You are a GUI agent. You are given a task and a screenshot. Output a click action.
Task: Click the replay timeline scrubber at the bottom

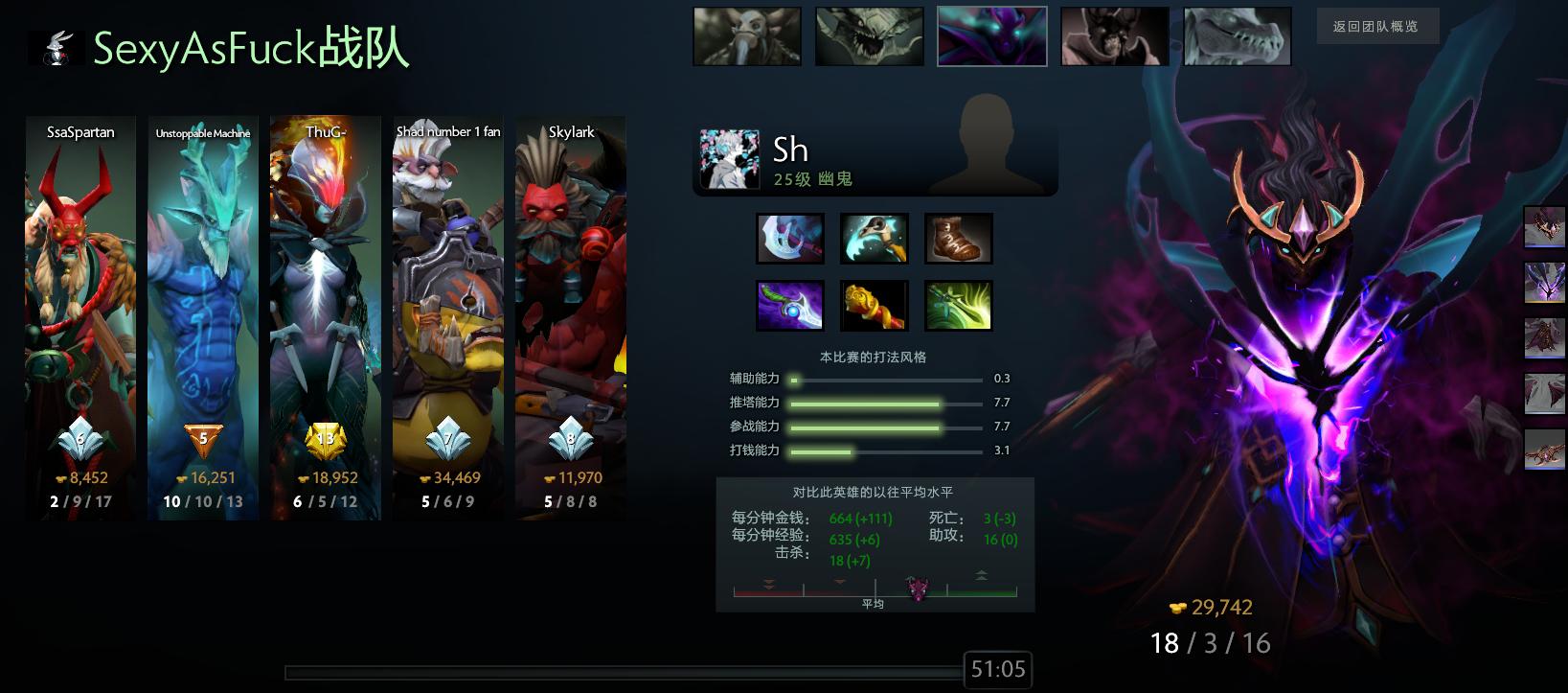(623, 668)
